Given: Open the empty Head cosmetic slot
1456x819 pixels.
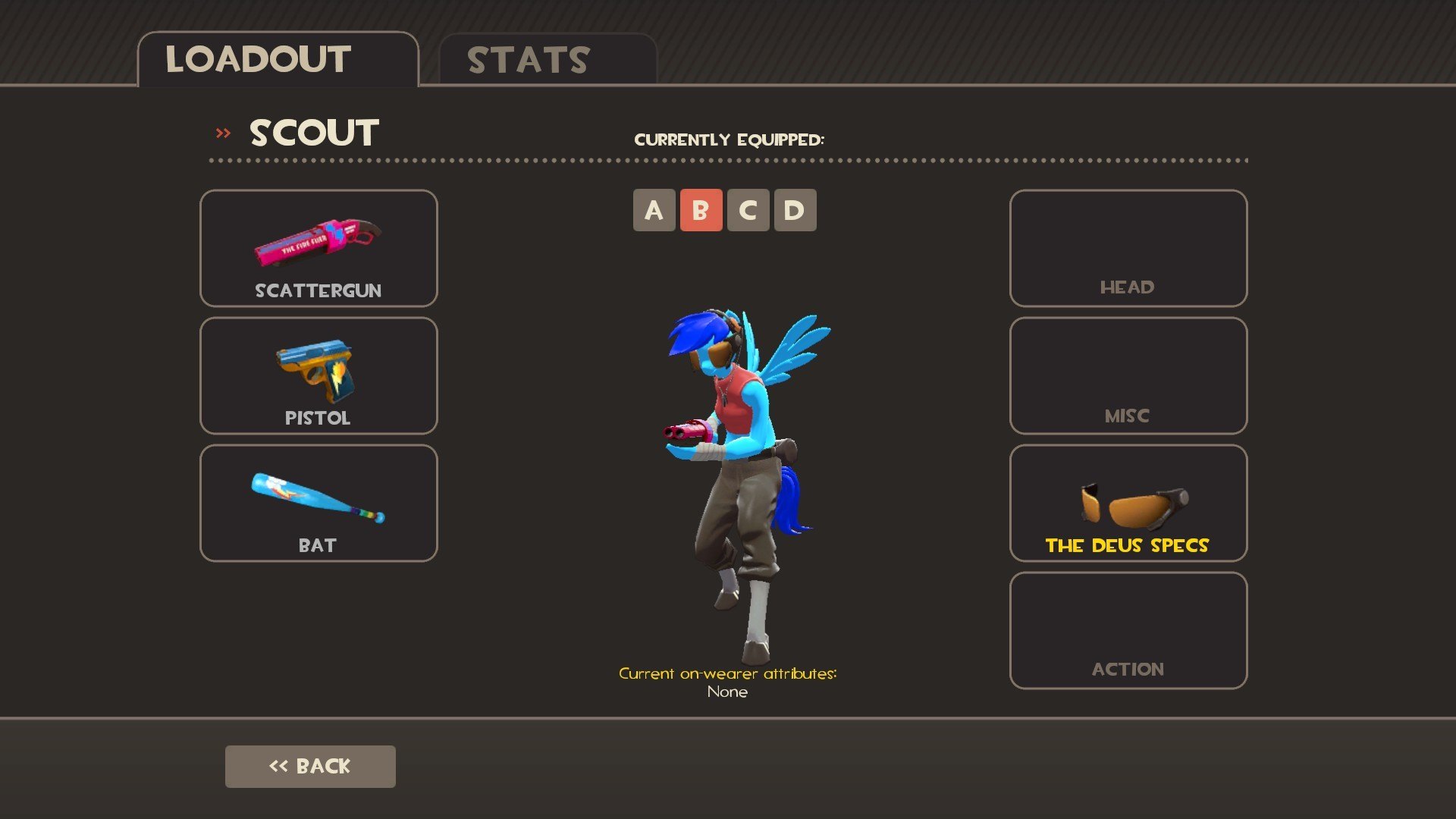Looking at the screenshot, I should [x=1128, y=248].
